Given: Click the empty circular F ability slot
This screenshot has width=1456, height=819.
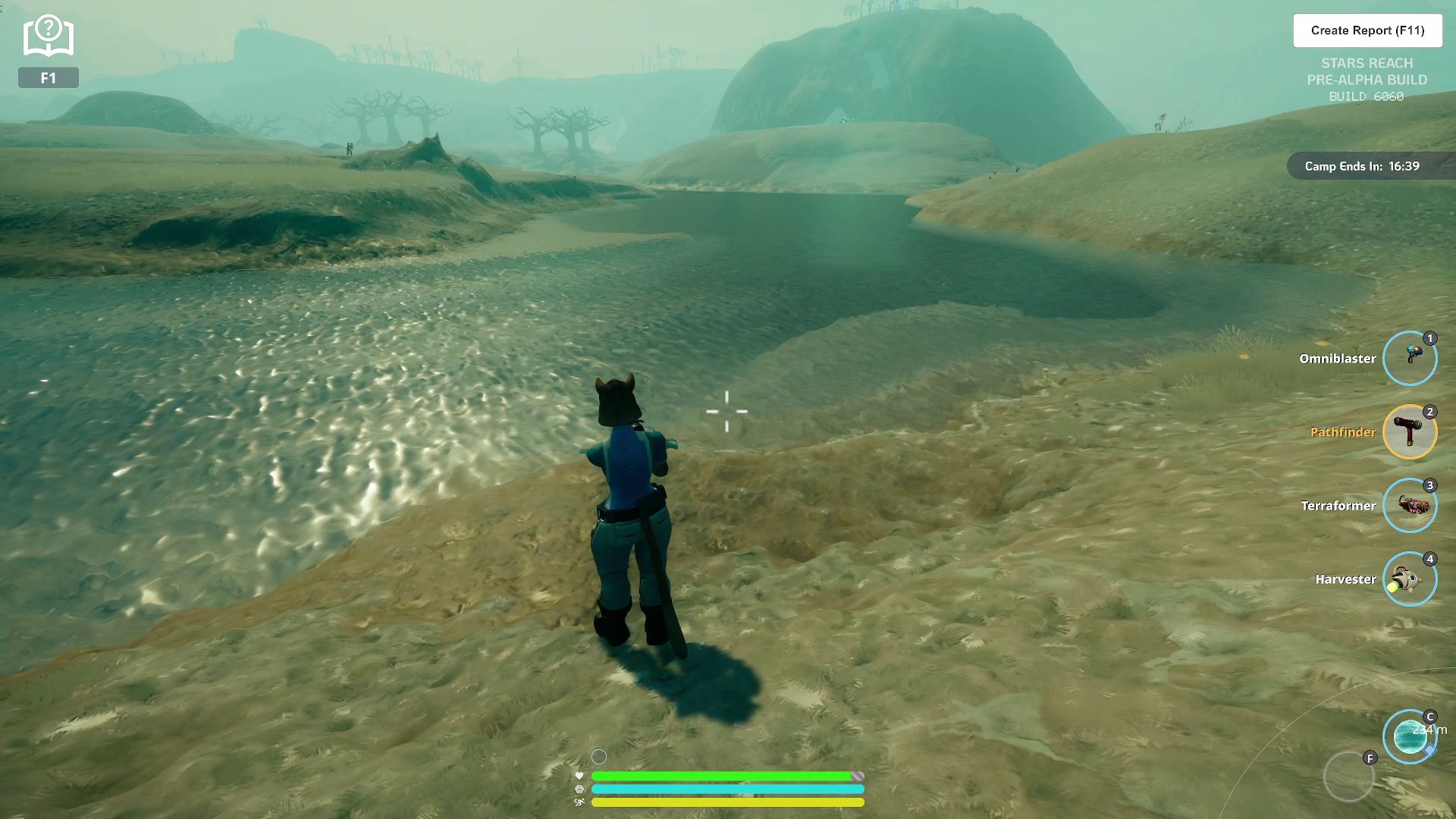Looking at the screenshot, I should [1348, 777].
